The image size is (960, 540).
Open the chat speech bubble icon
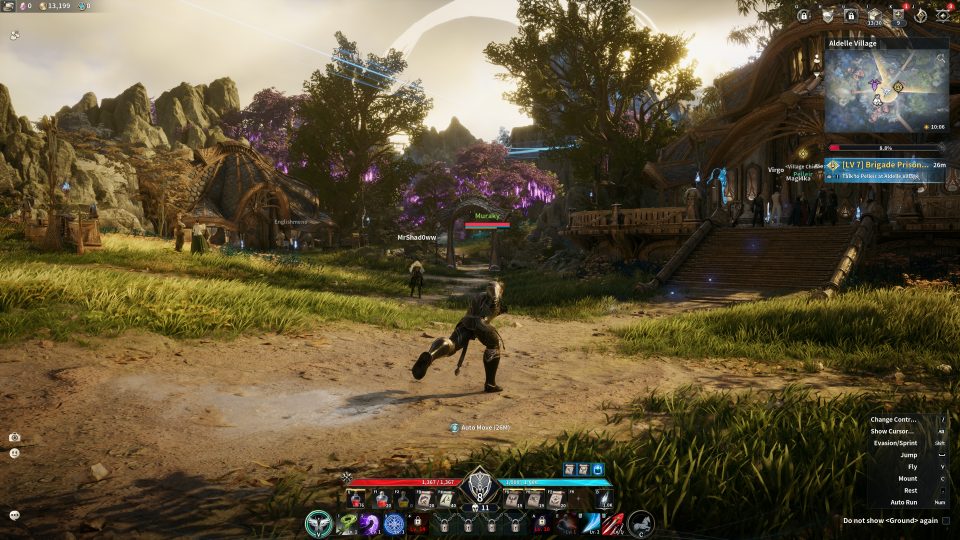pyautogui.click(x=15, y=515)
